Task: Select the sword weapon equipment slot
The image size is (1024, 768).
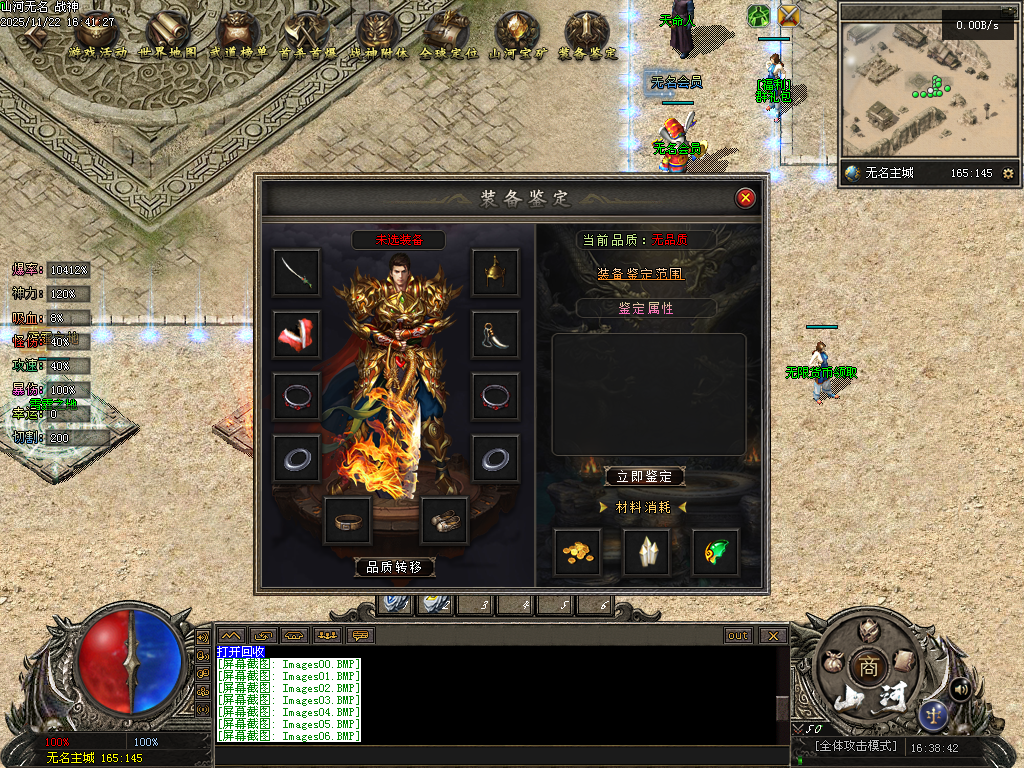Action: click(297, 272)
